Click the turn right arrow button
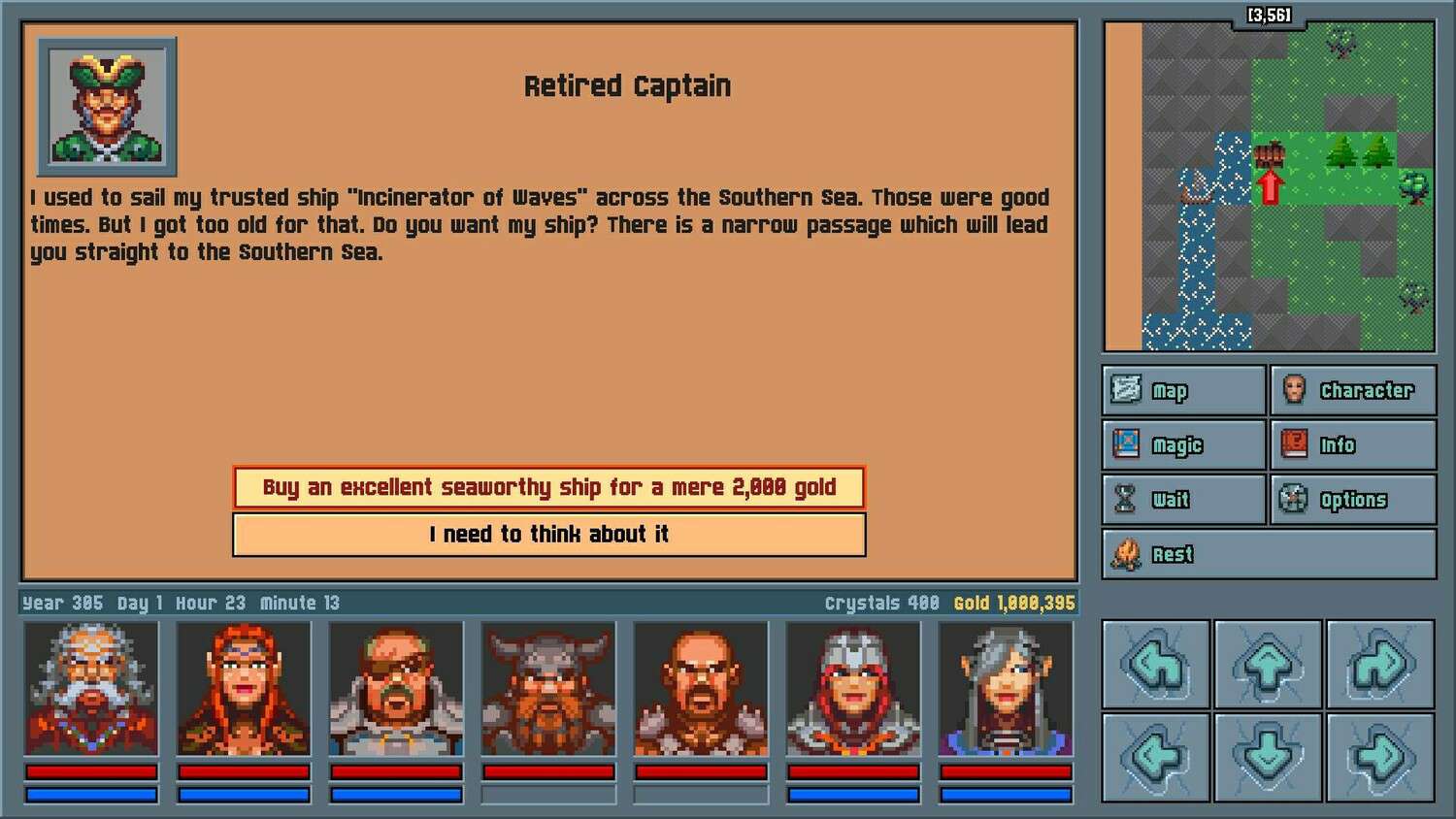 (x=1380, y=665)
